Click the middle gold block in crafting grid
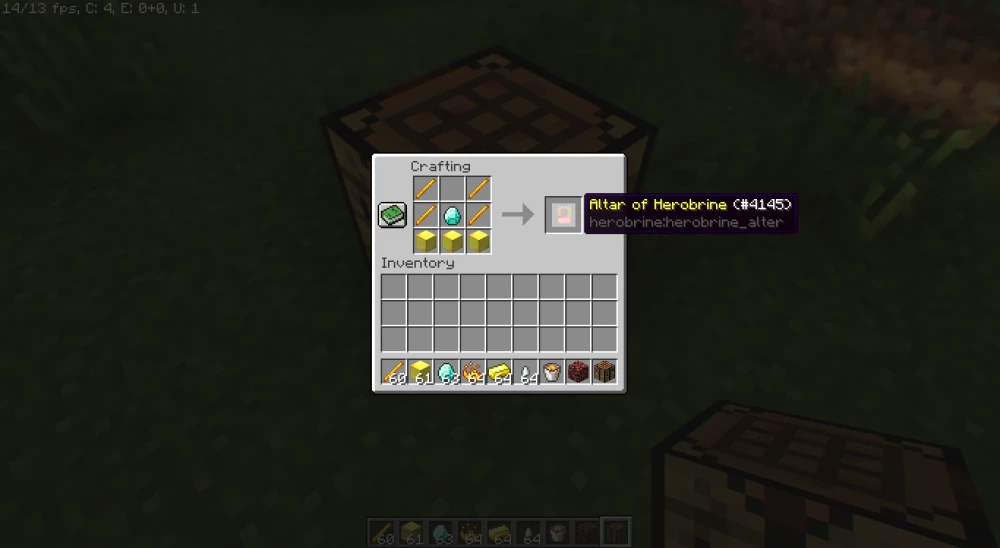This screenshot has height=548, width=1000. (452, 240)
